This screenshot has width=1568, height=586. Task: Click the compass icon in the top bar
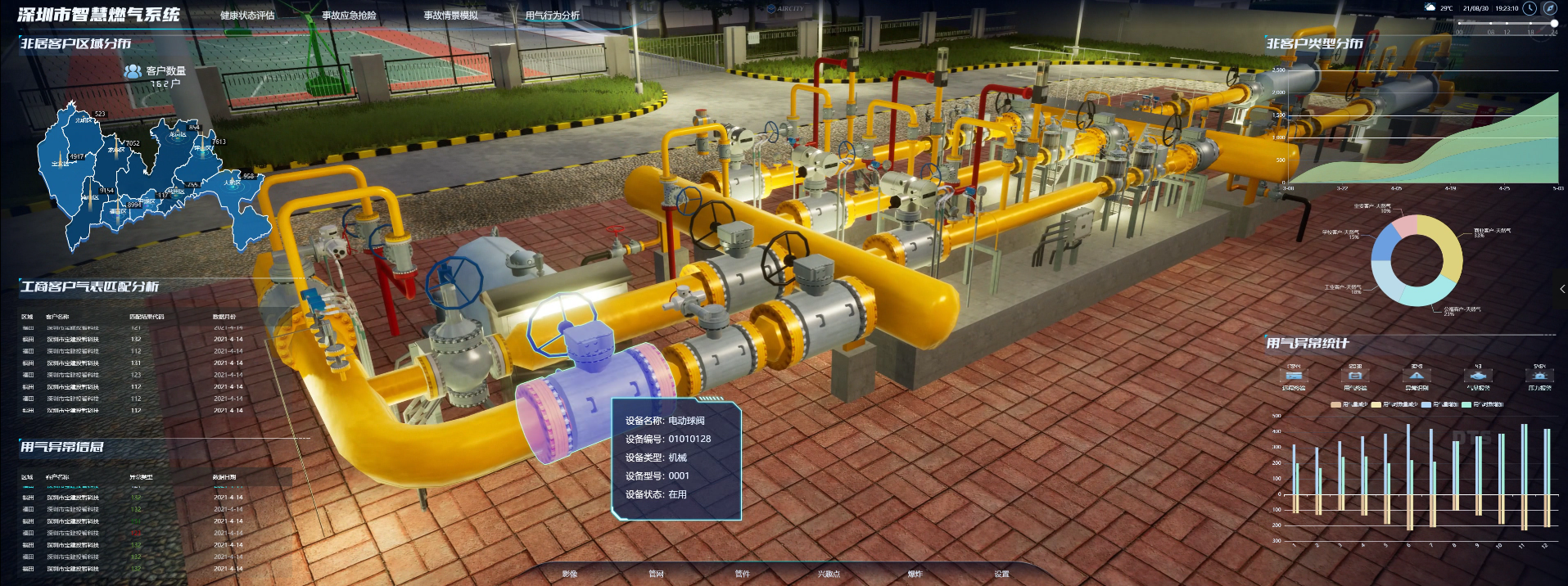[1549, 8]
